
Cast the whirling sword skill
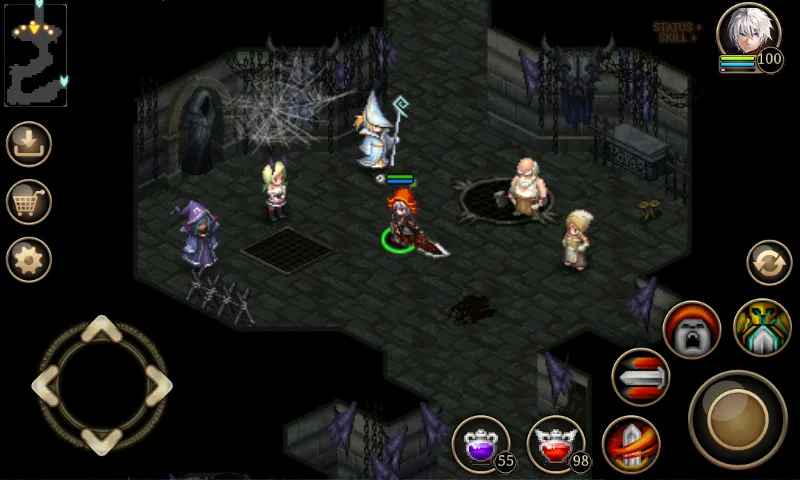tap(631, 444)
